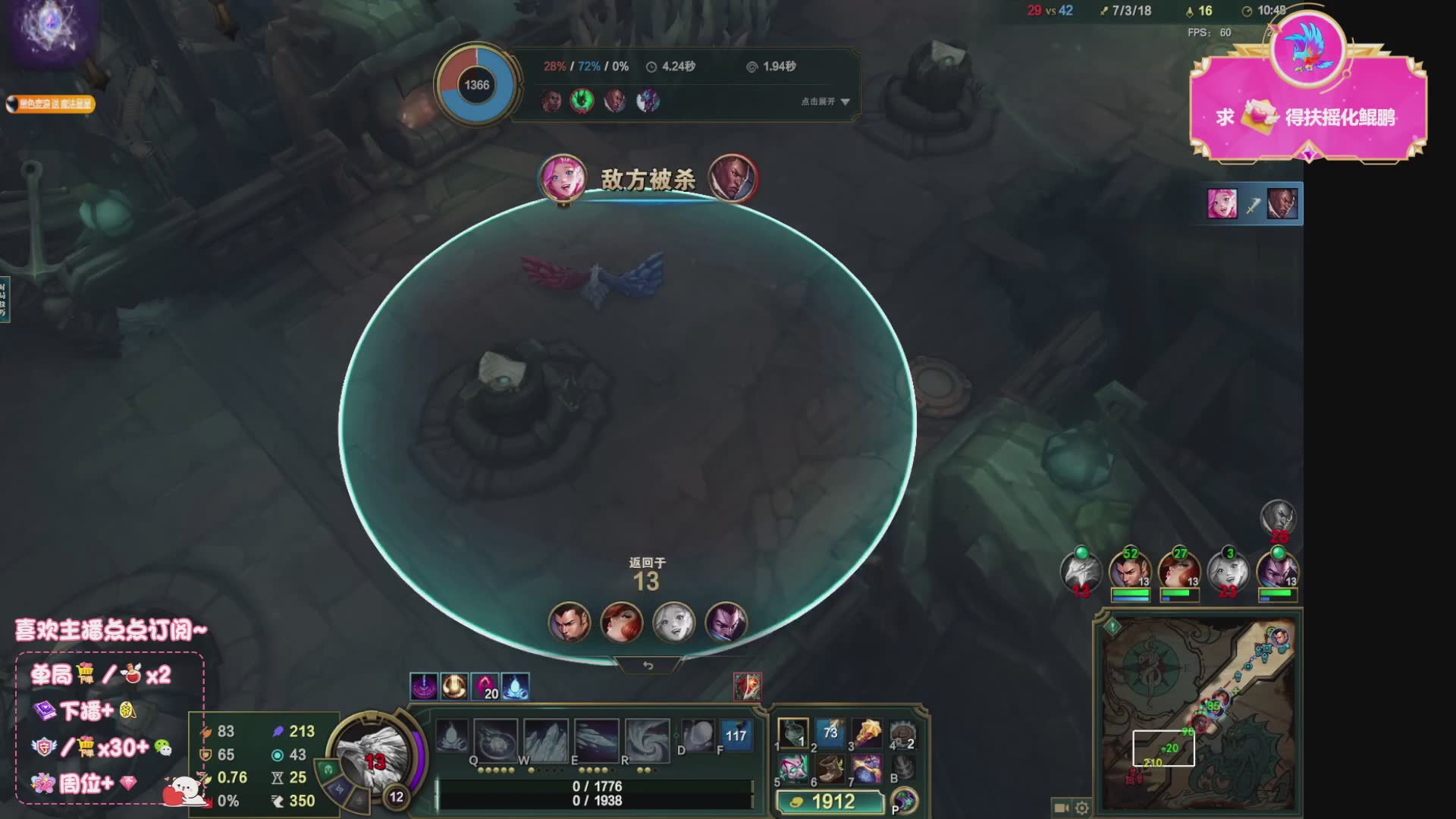
Task: Select the red-haired ally portrait in team frames
Action: click(x=1178, y=574)
